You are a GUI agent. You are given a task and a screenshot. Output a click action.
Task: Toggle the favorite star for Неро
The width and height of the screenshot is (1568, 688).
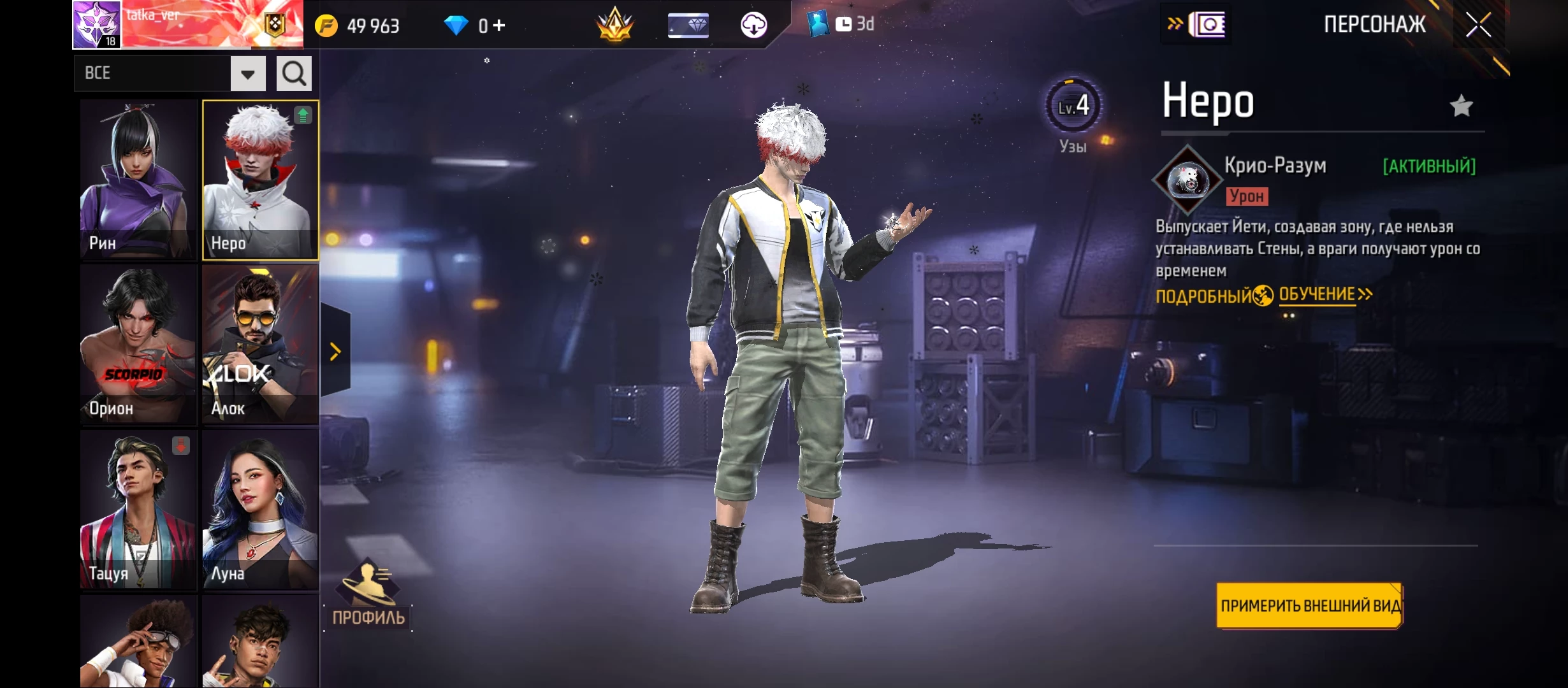(1461, 106)
